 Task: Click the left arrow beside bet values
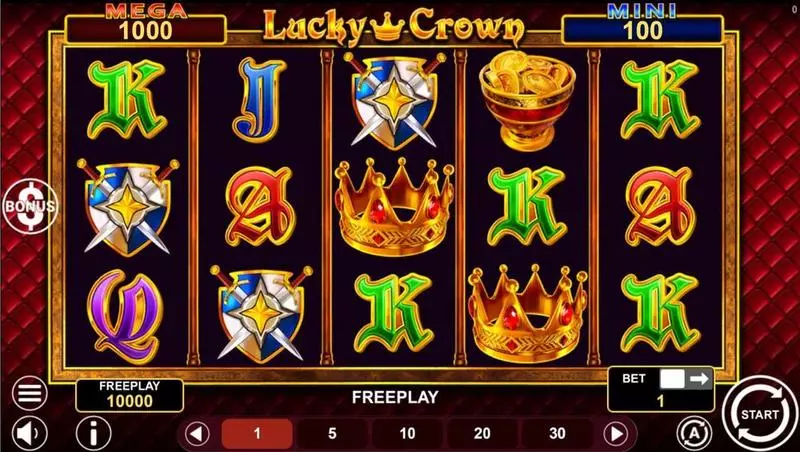197,434
